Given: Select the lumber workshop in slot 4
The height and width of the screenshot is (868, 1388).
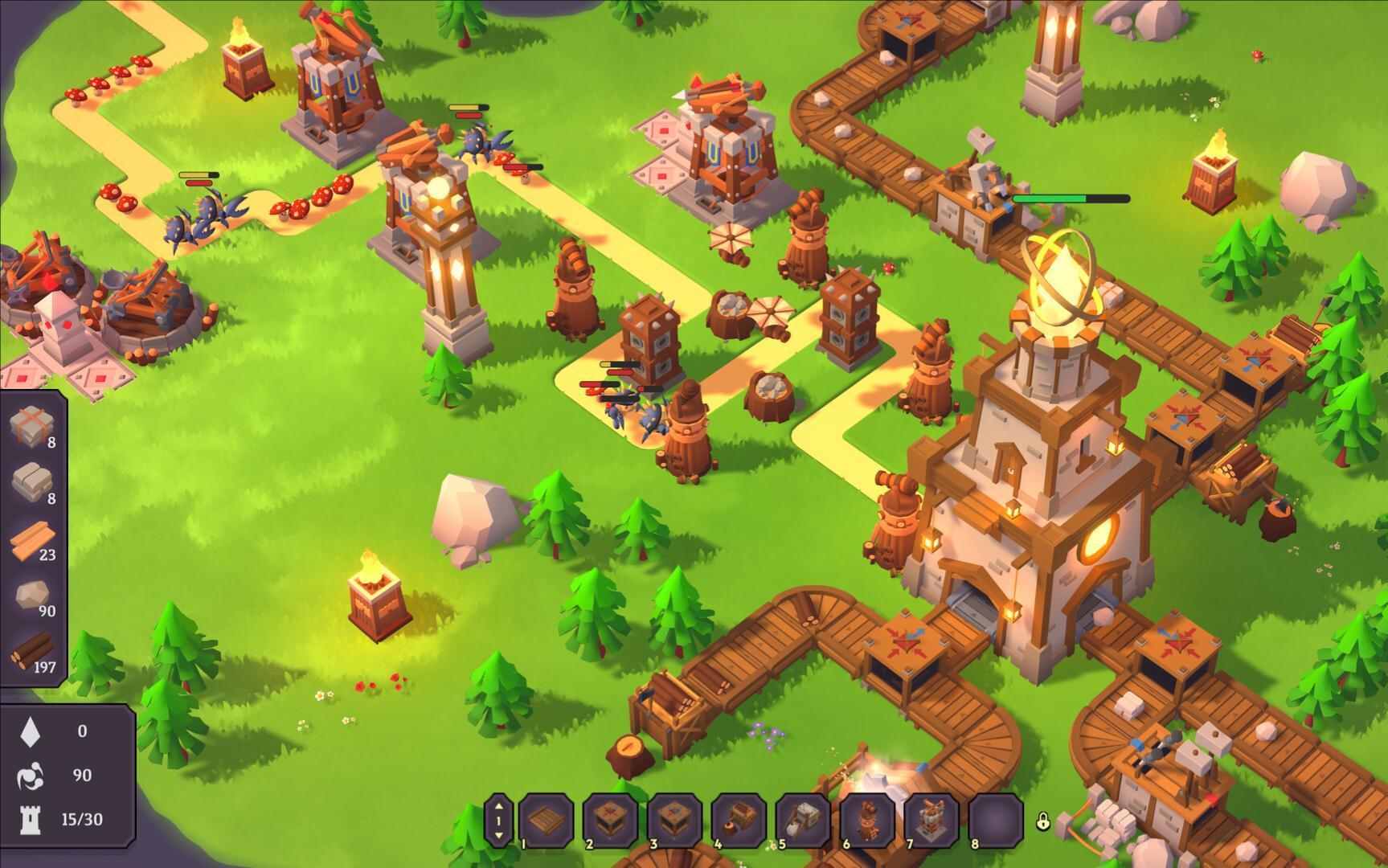Looking at the screenshot, I should (739, 820).
